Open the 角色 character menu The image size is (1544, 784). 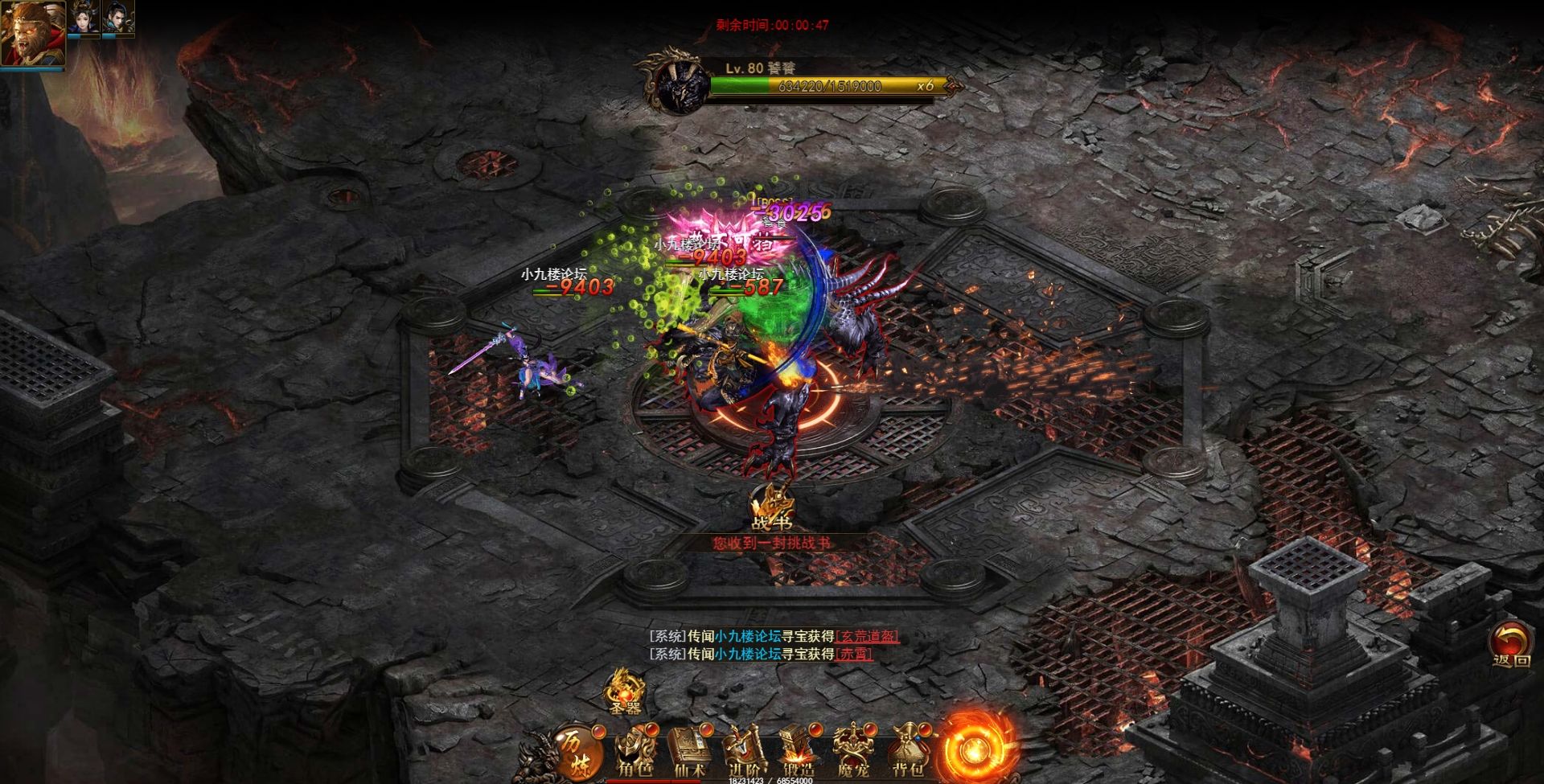coord(635,752)
